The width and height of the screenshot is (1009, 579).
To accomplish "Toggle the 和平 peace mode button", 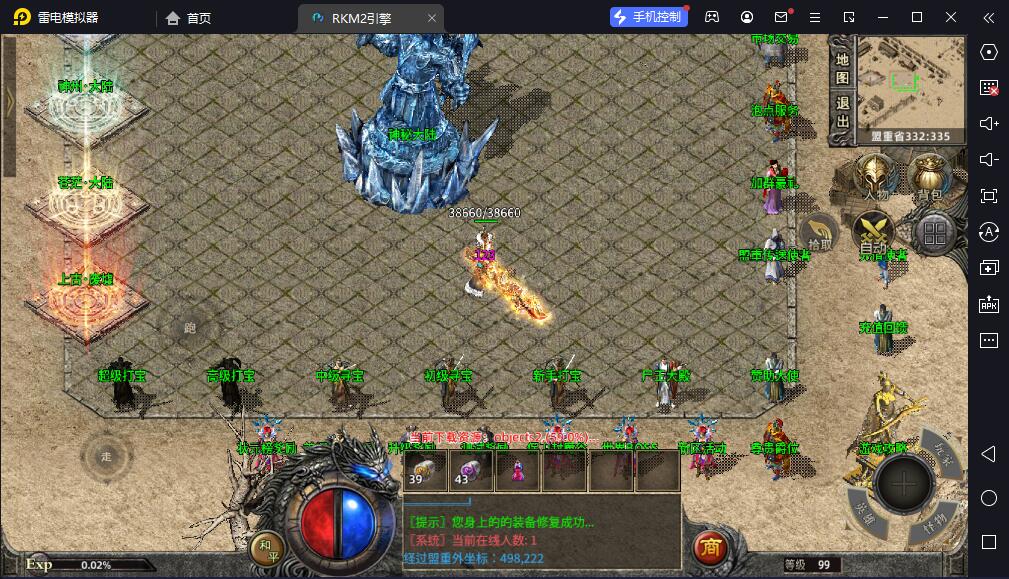I will (265, 547).
